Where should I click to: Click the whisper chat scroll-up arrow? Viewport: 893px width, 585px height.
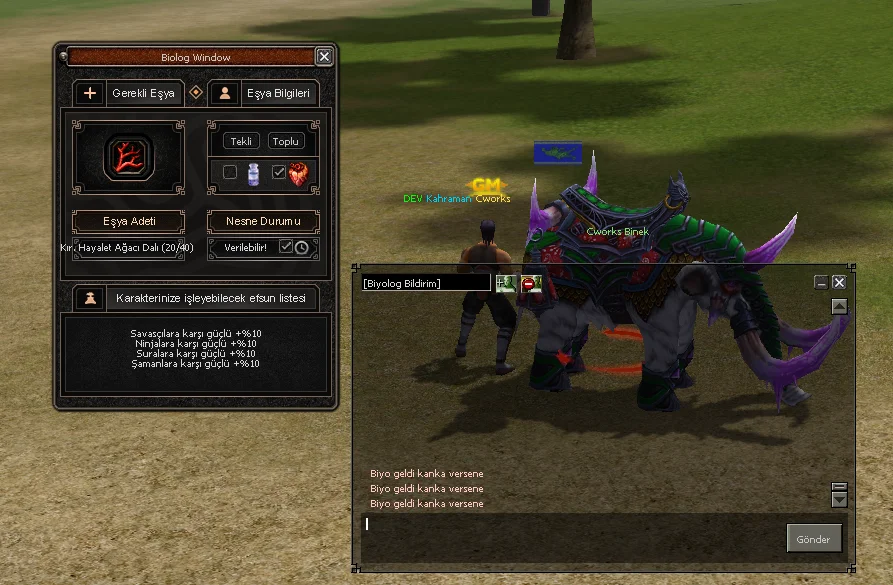coord(839,307)
